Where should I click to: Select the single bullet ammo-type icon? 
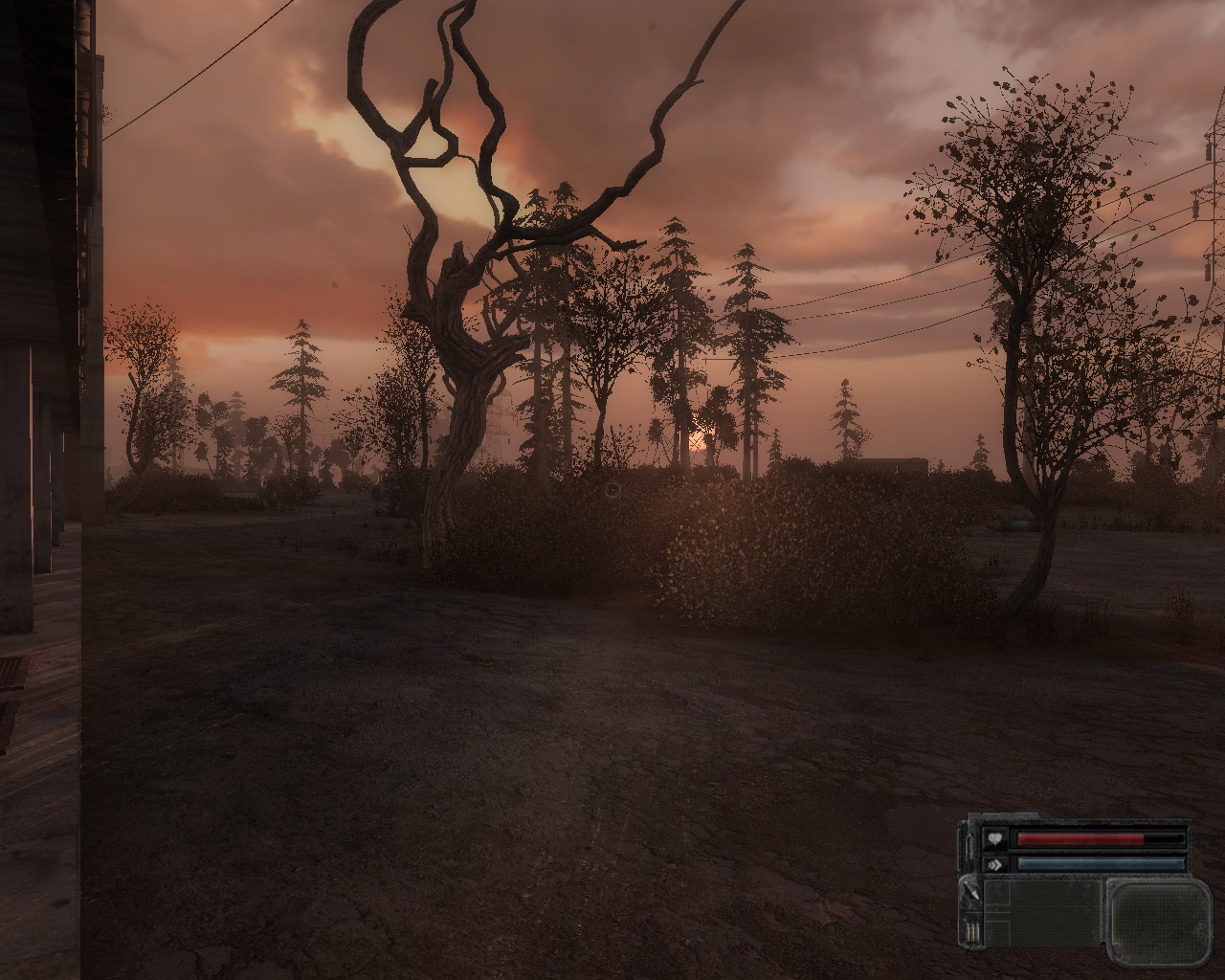(x=970, y=893)
